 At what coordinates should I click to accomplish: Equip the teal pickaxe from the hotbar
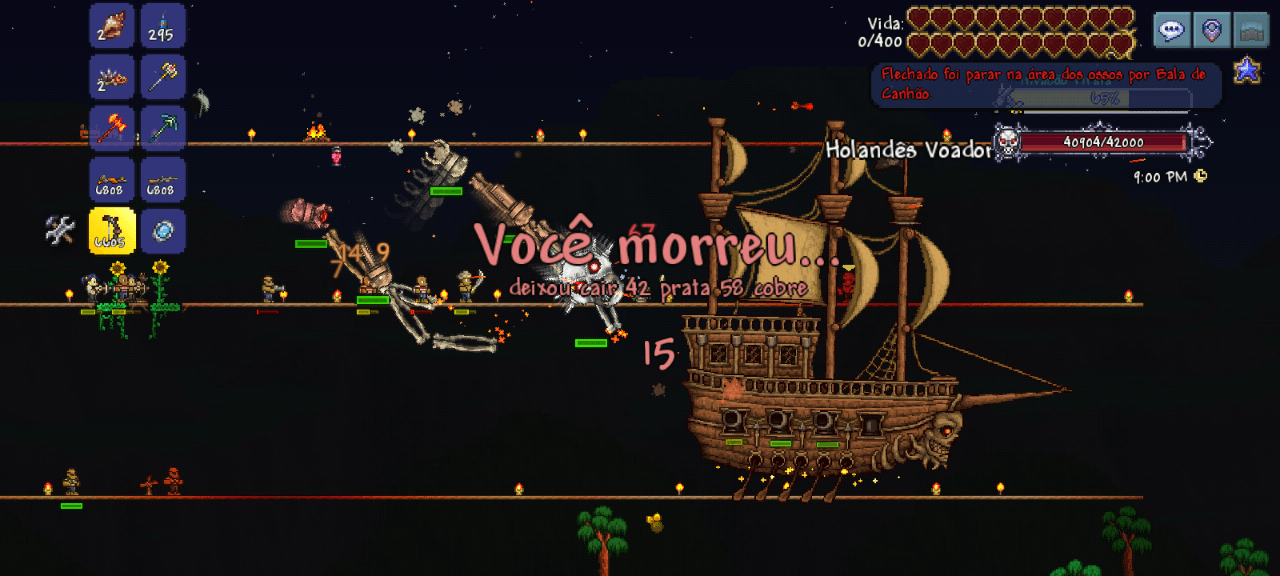pos(163,127)
